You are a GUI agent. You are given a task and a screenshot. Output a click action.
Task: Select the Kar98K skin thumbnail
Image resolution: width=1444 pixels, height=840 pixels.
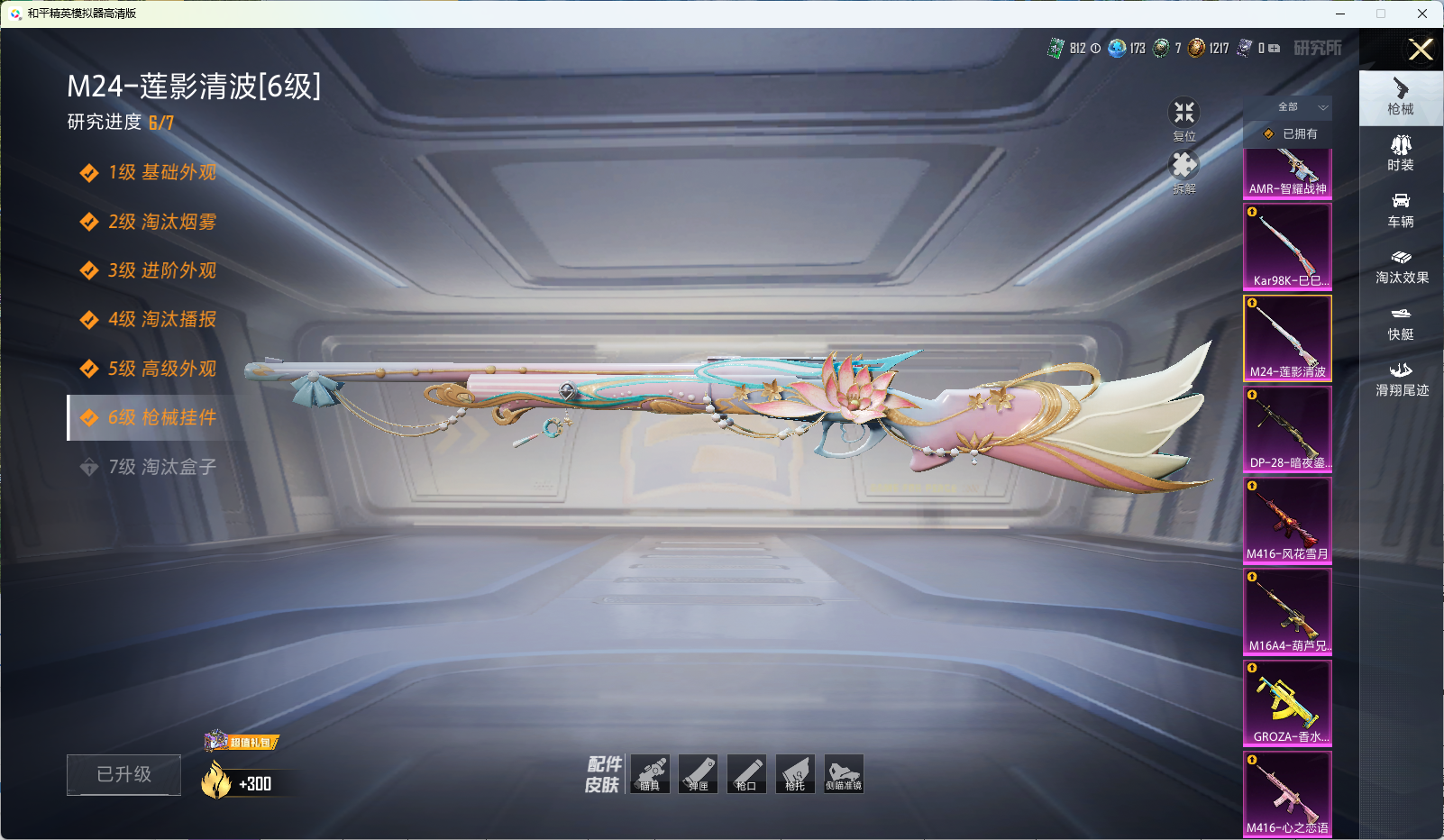(1287, 245)
